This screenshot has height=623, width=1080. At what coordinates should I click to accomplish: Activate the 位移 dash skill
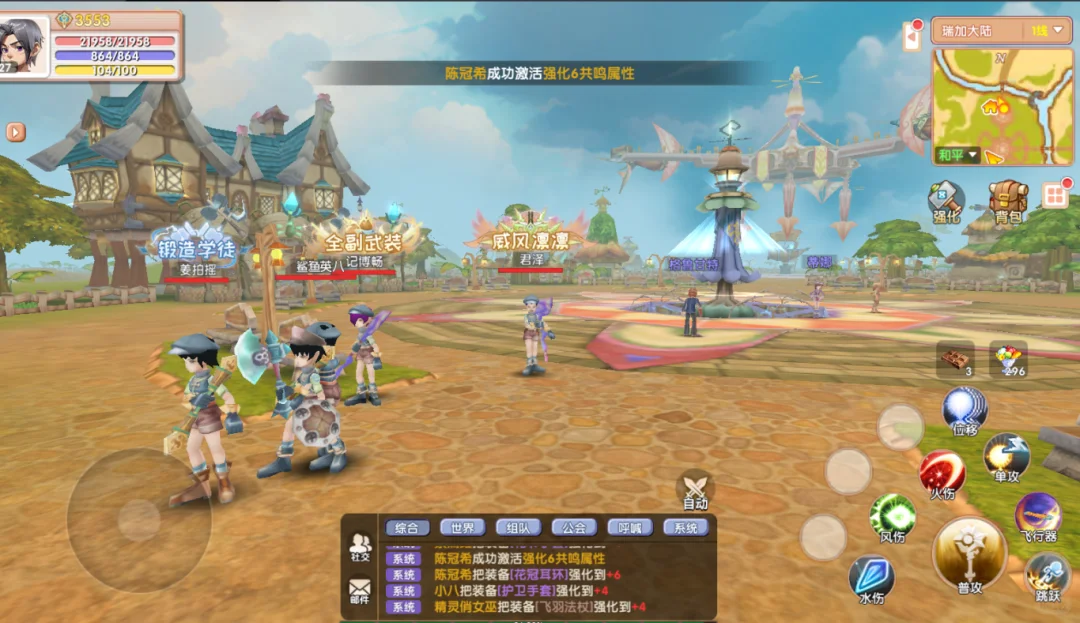(x=965, y=412)
